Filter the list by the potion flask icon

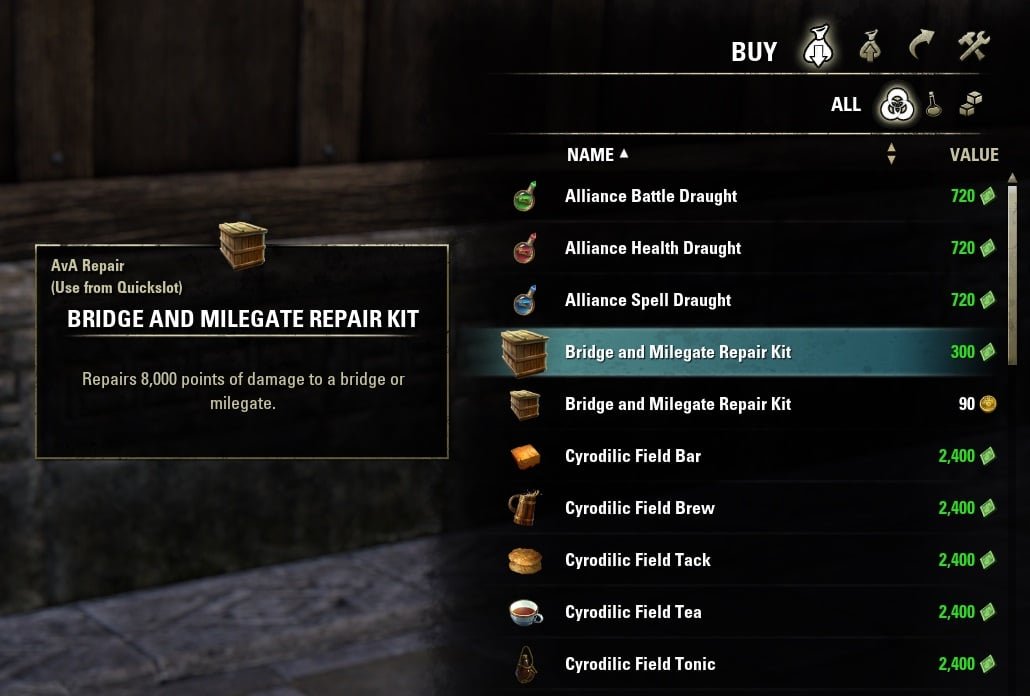[932, 104]
